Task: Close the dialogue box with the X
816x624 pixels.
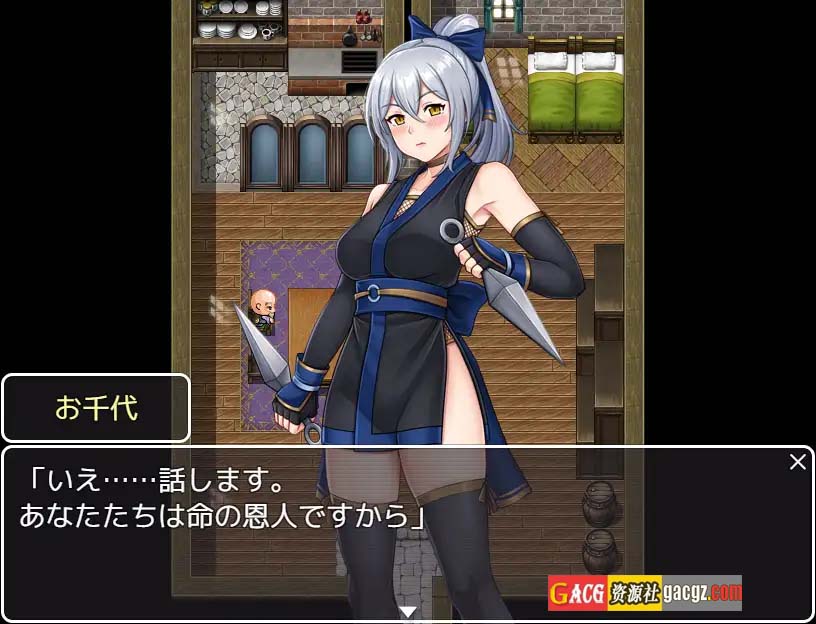Action: pyautogui.click(x=797, y=462)
